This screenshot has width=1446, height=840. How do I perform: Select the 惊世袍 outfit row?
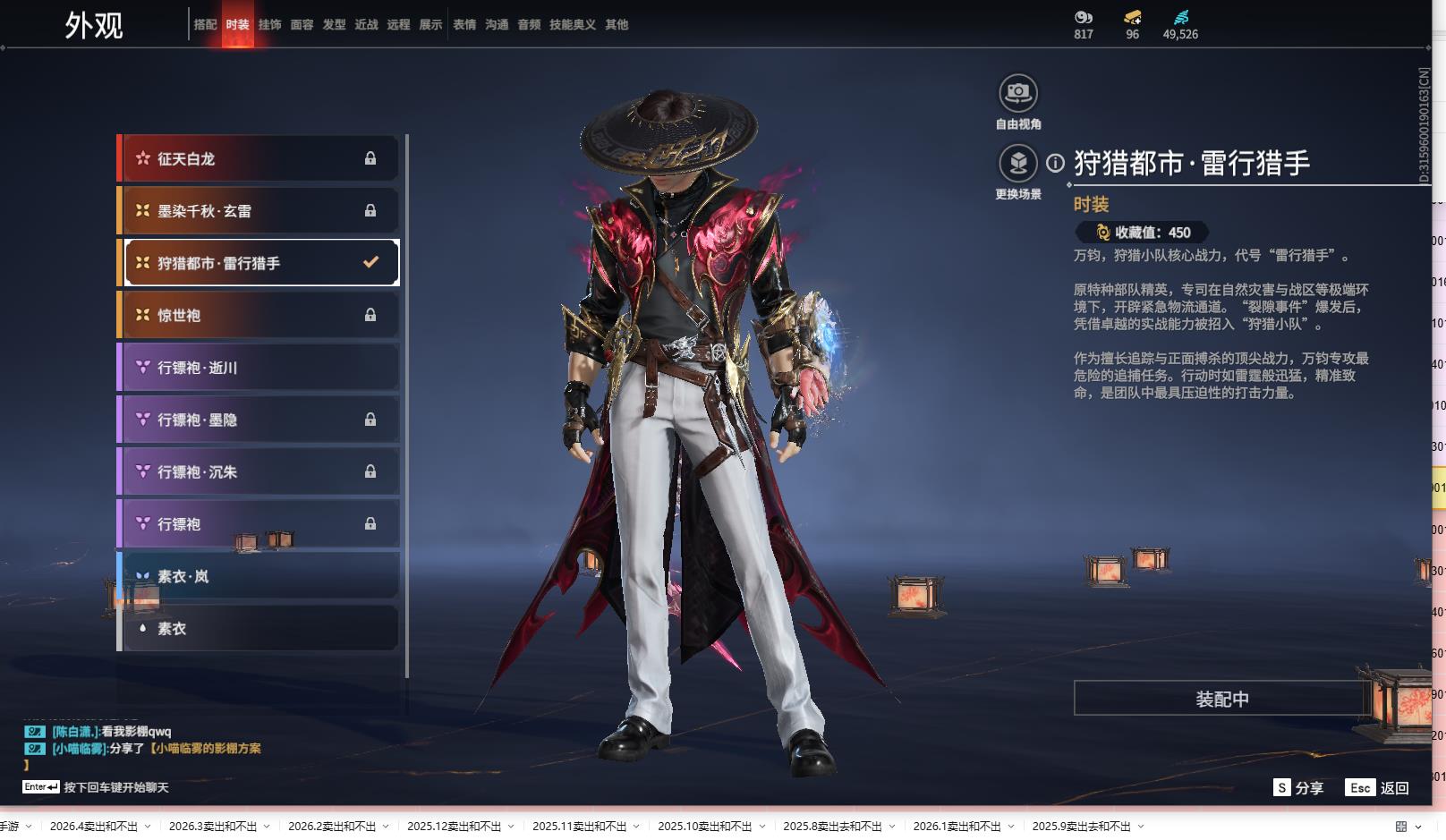coord(259,315)
